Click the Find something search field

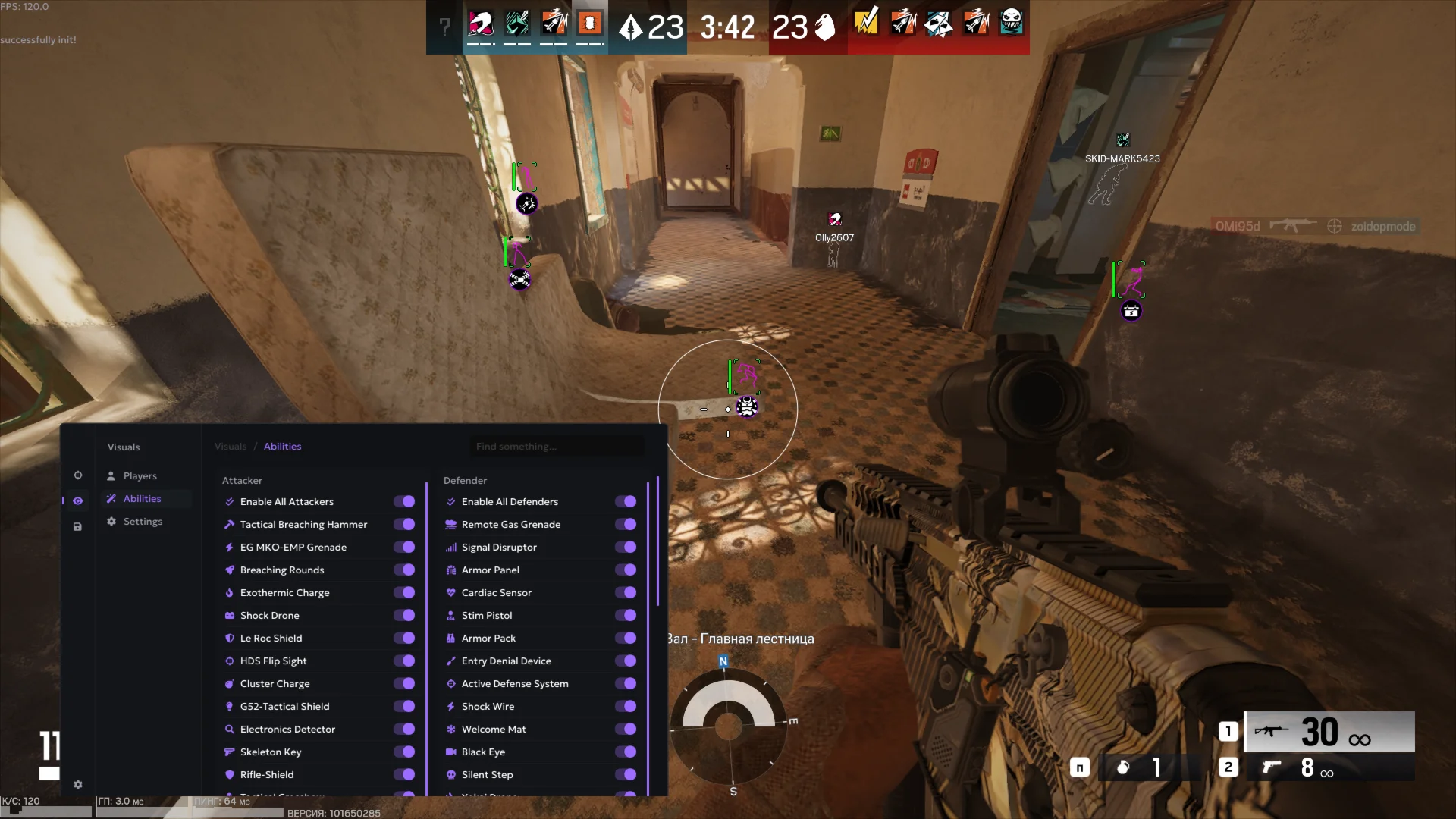point(557,446)
